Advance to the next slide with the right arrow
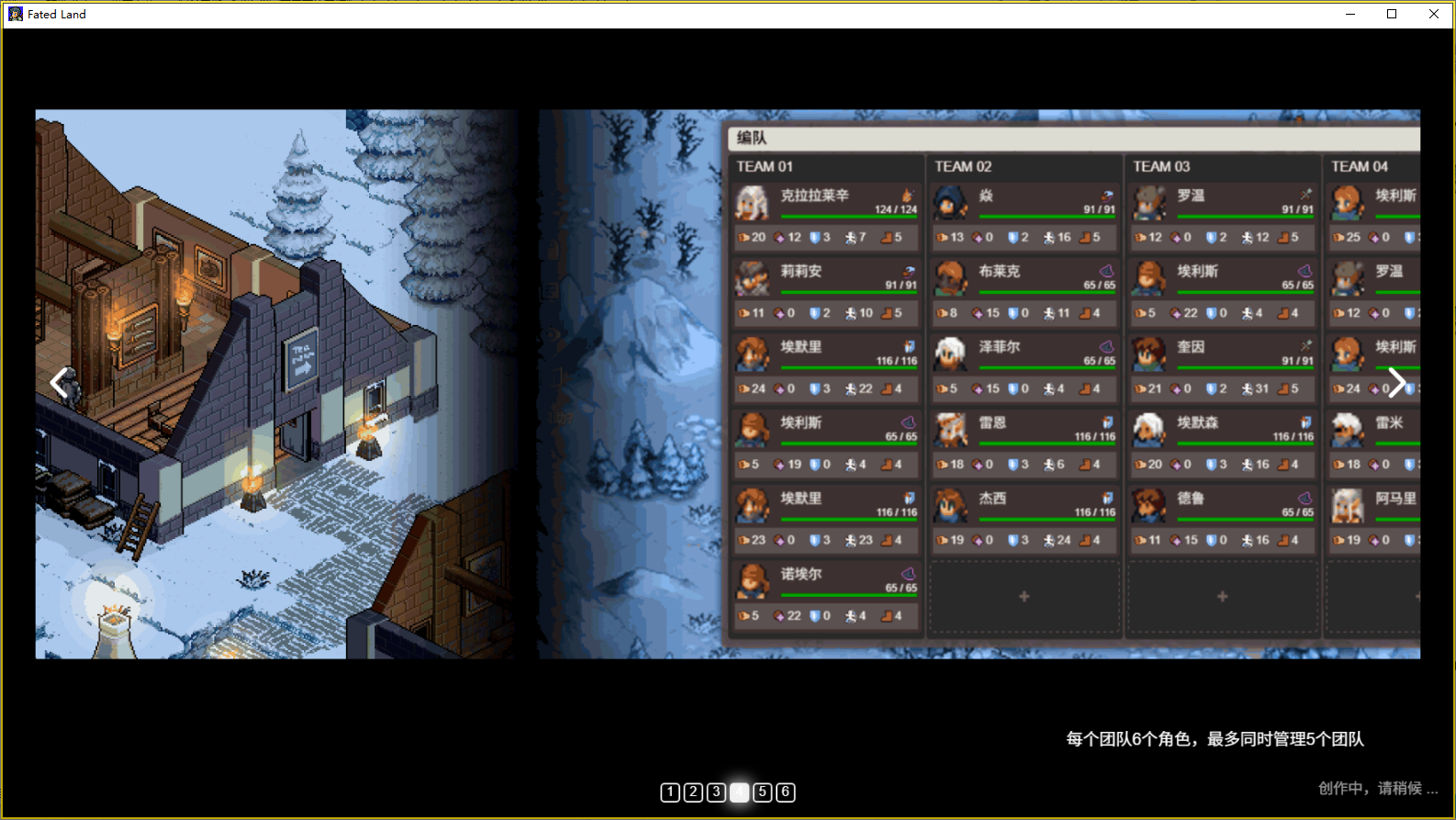Viewport: 1456px width, 820px height. click(1396, 383)
